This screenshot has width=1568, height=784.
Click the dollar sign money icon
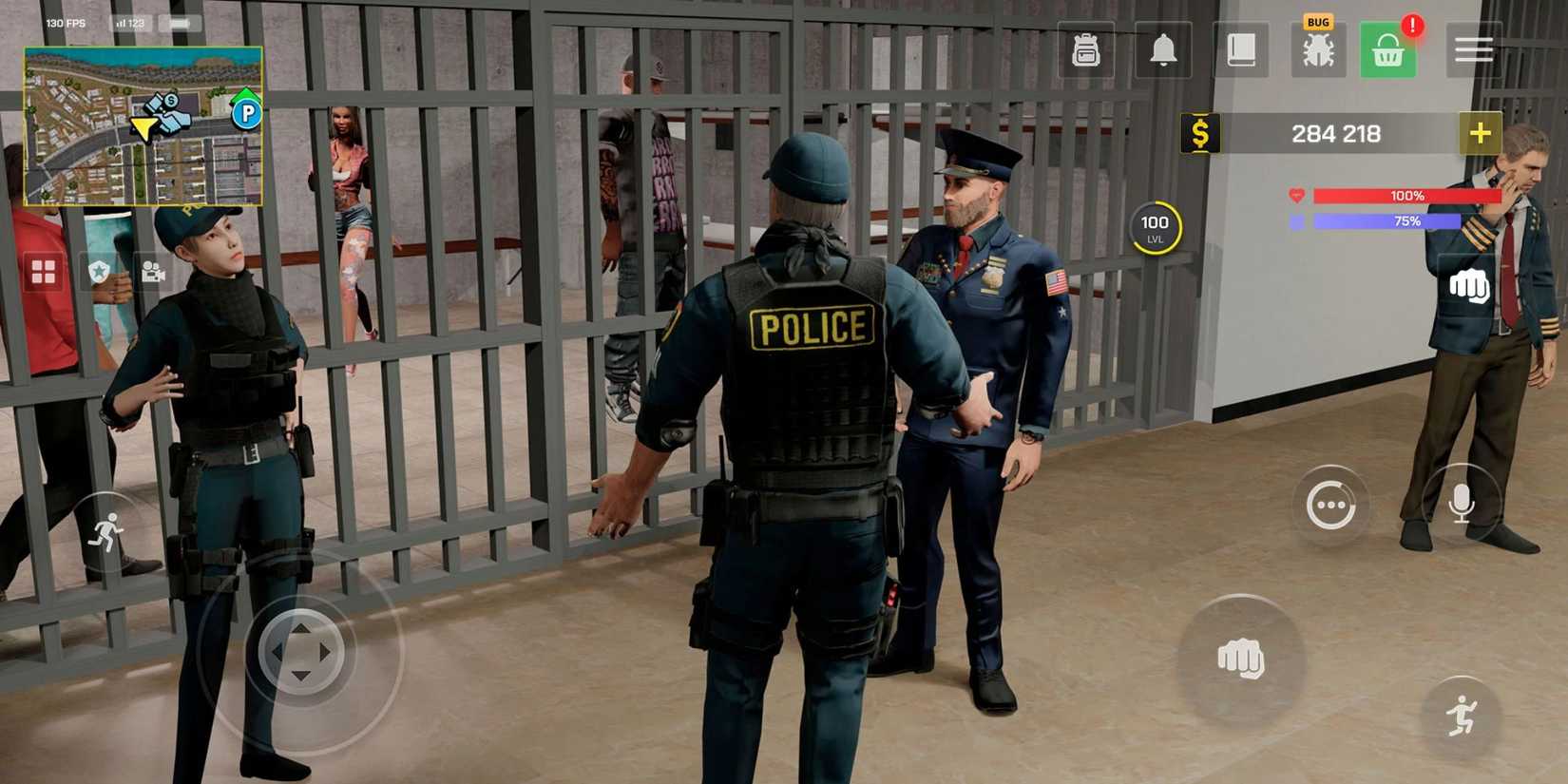coord(1199,133)
